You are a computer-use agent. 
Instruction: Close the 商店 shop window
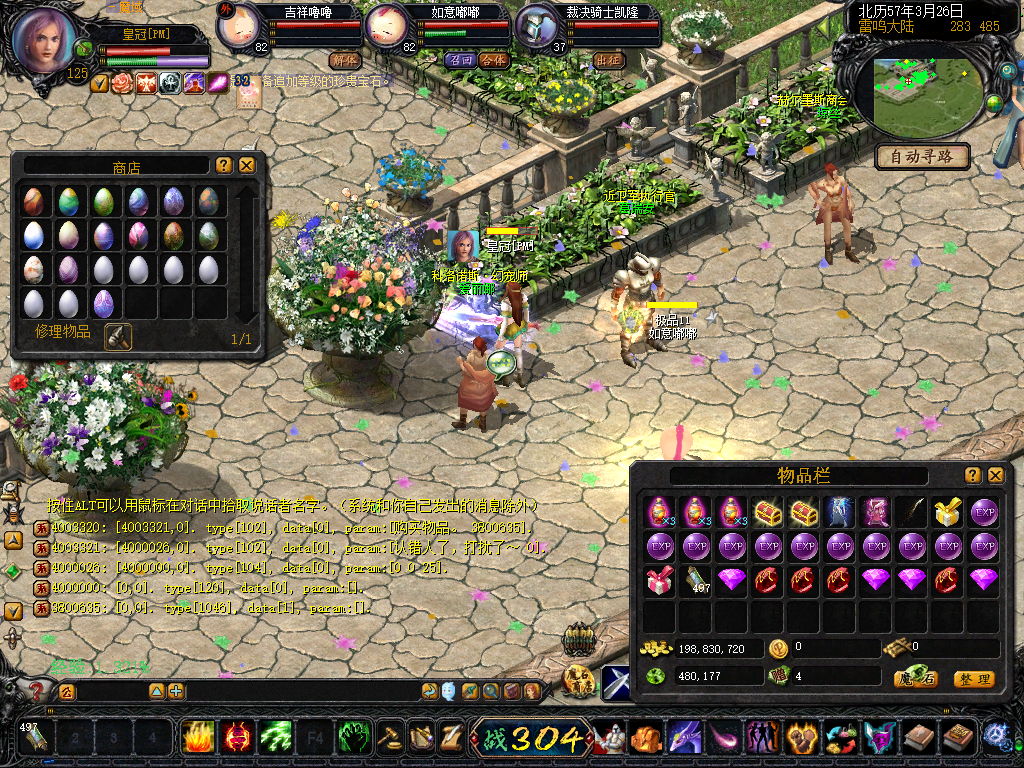tap(247, 165)
